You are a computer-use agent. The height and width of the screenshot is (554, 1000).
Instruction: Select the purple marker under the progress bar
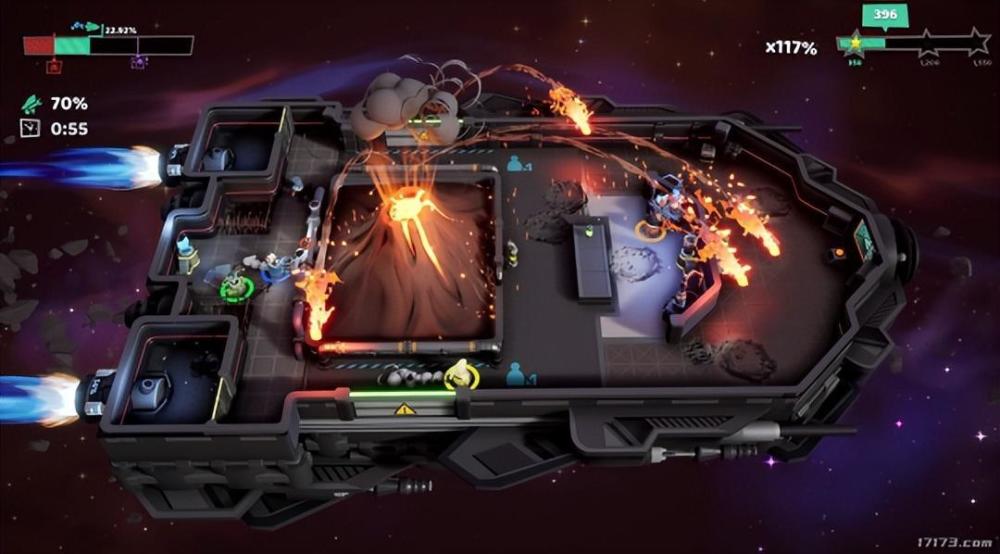[138, 63]
